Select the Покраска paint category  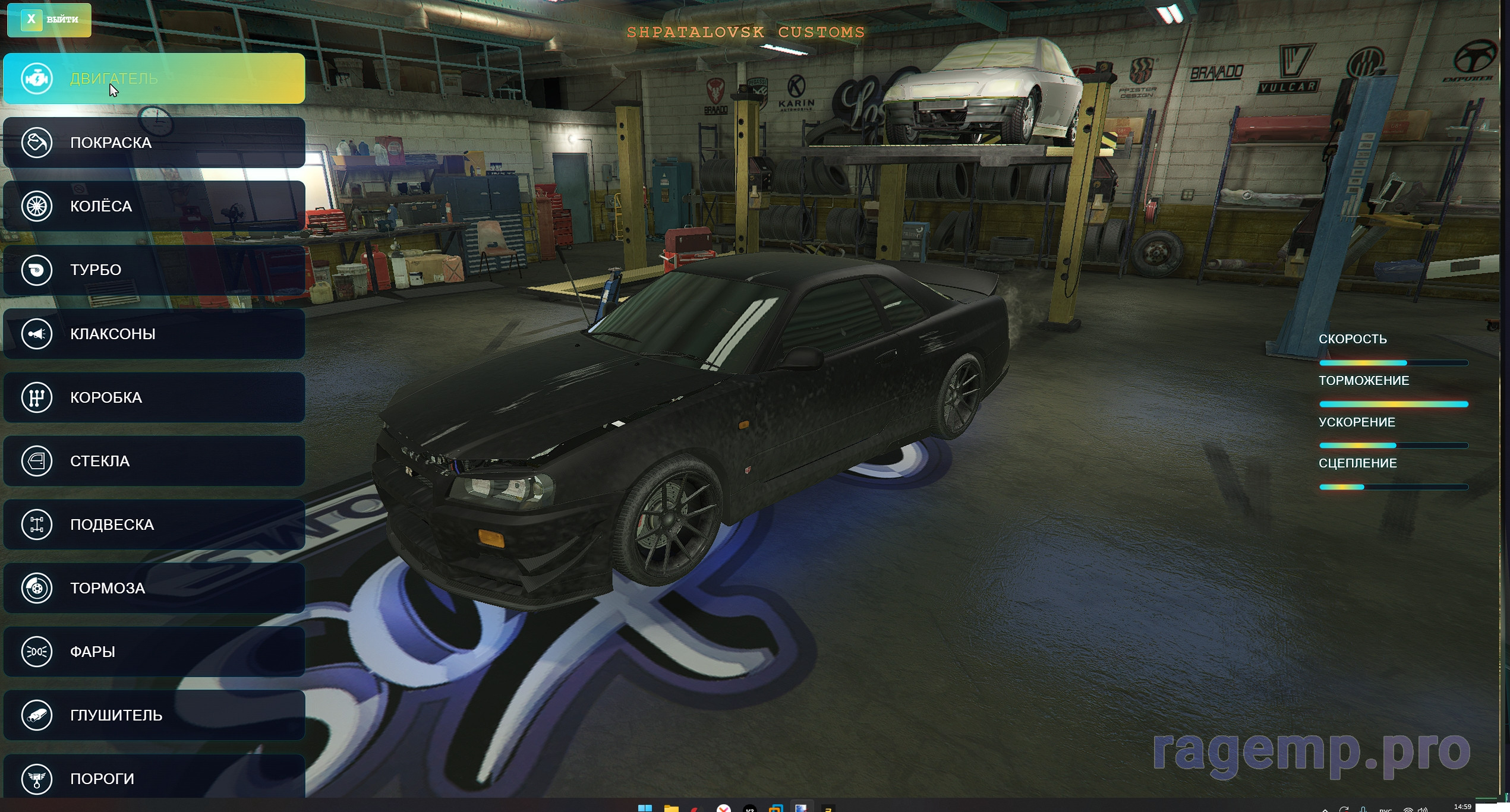[x=154, y=143]
